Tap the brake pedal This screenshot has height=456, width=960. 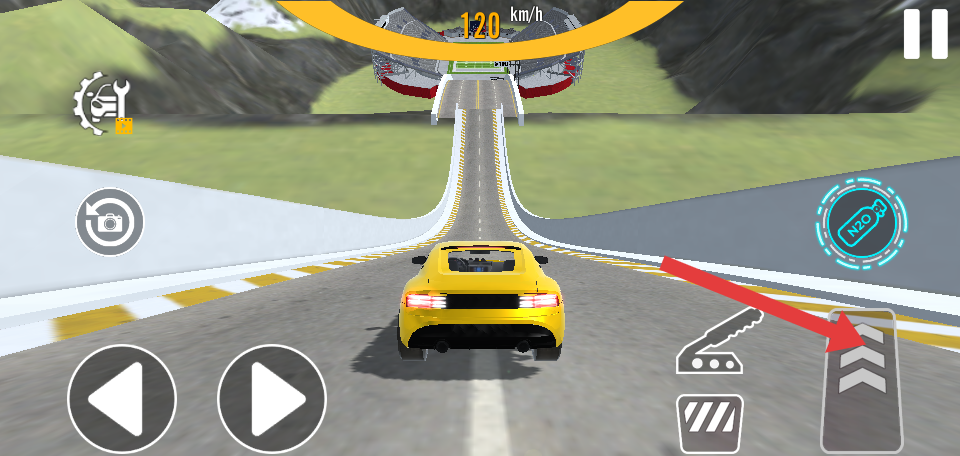tap(709, 422)
